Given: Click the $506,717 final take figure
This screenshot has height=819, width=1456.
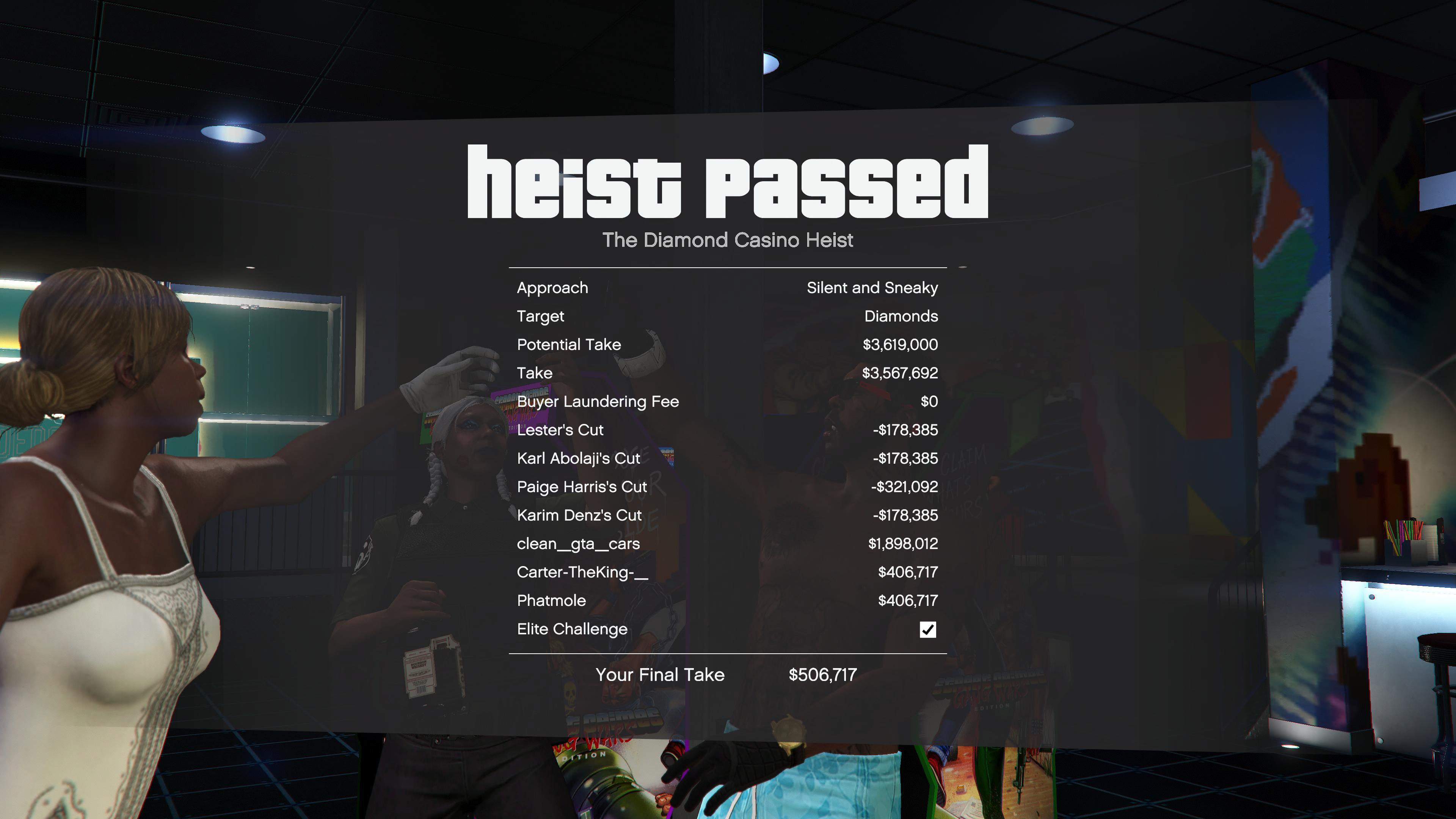Looking at the screenshot, I should (822, 674).
